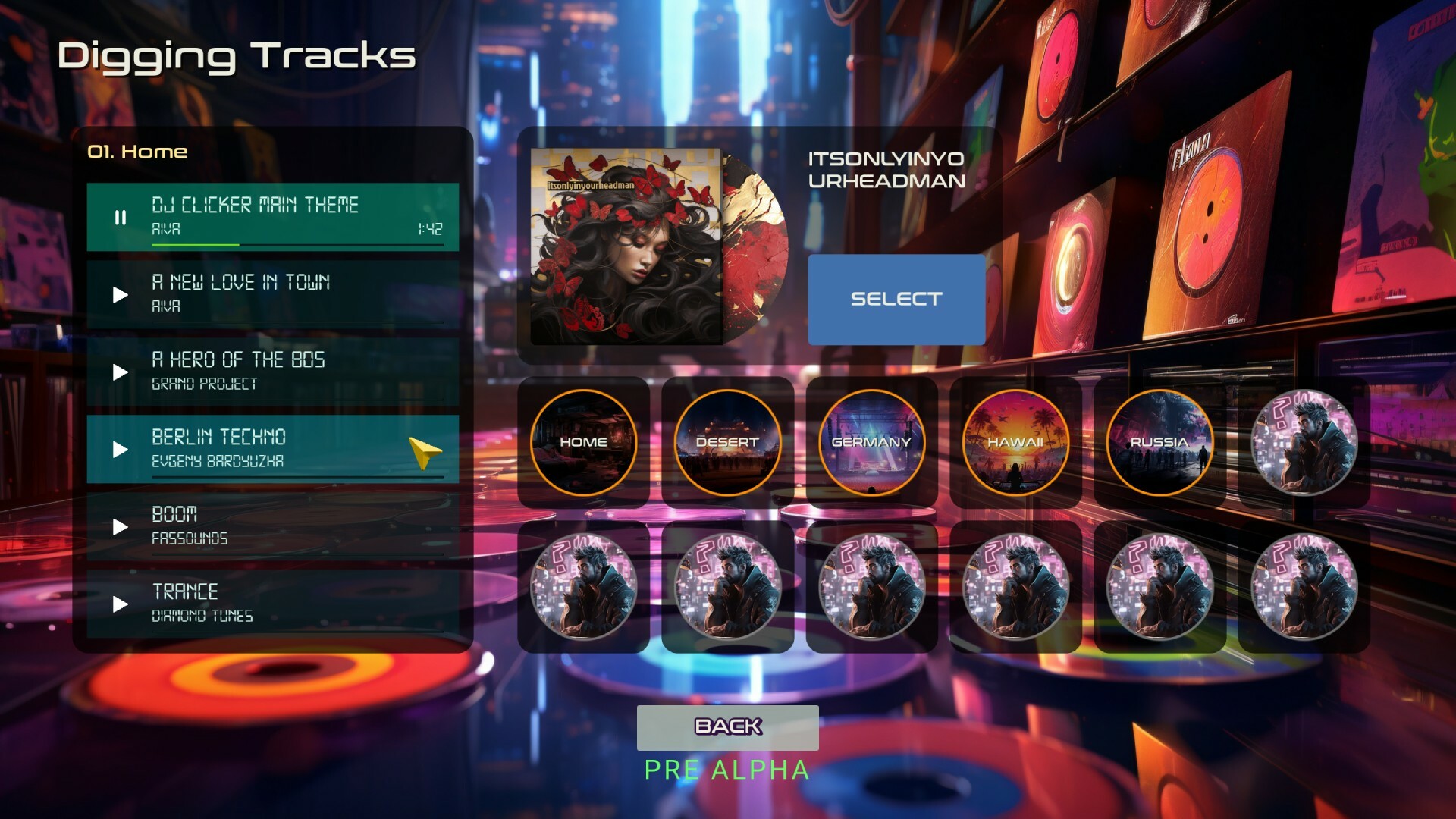This screenshot has width=1456, height=819.
Task: Select the Desert location icon
Action: pos(726,443)
